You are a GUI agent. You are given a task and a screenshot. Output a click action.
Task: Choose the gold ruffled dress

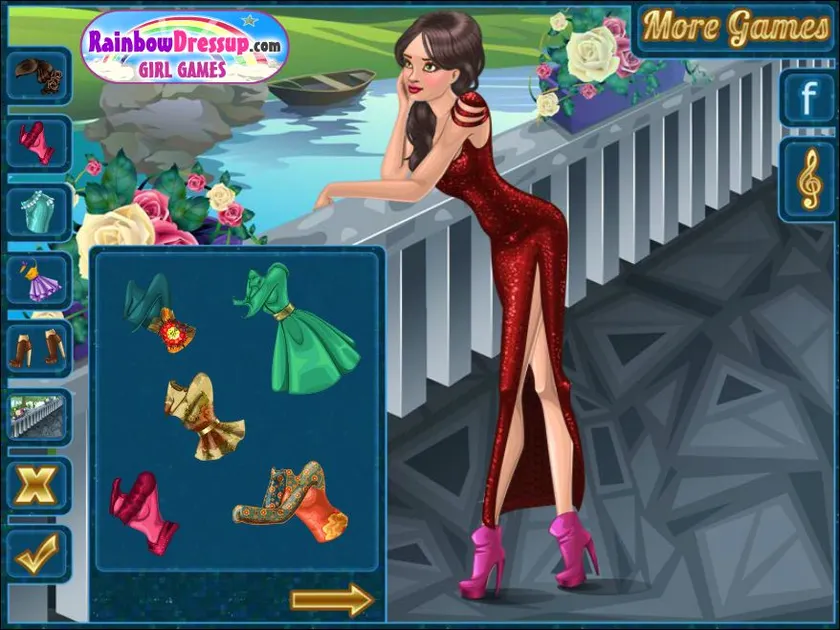point(204,416)
